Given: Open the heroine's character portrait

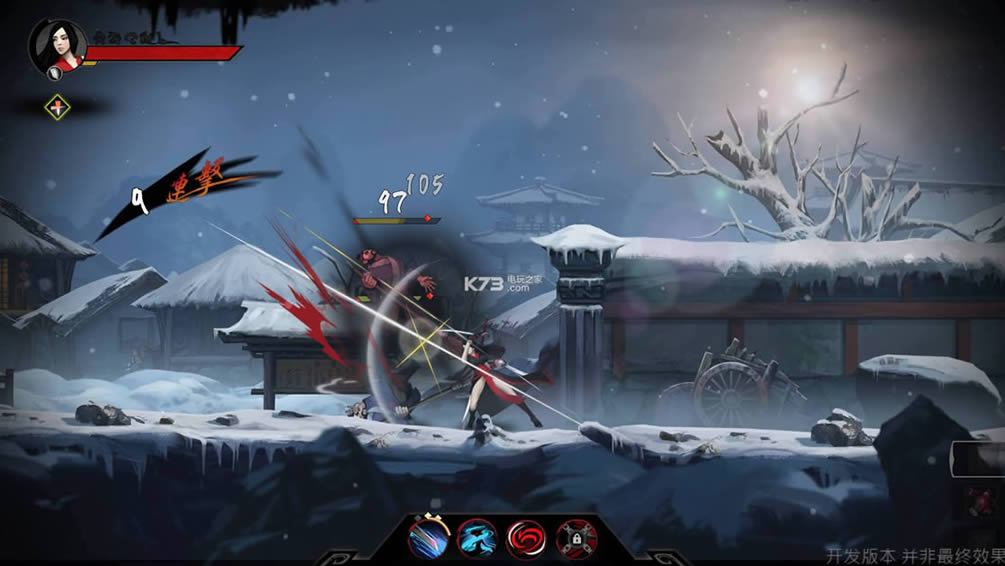Looking at the screenshot, I should [x=57, y=46].
